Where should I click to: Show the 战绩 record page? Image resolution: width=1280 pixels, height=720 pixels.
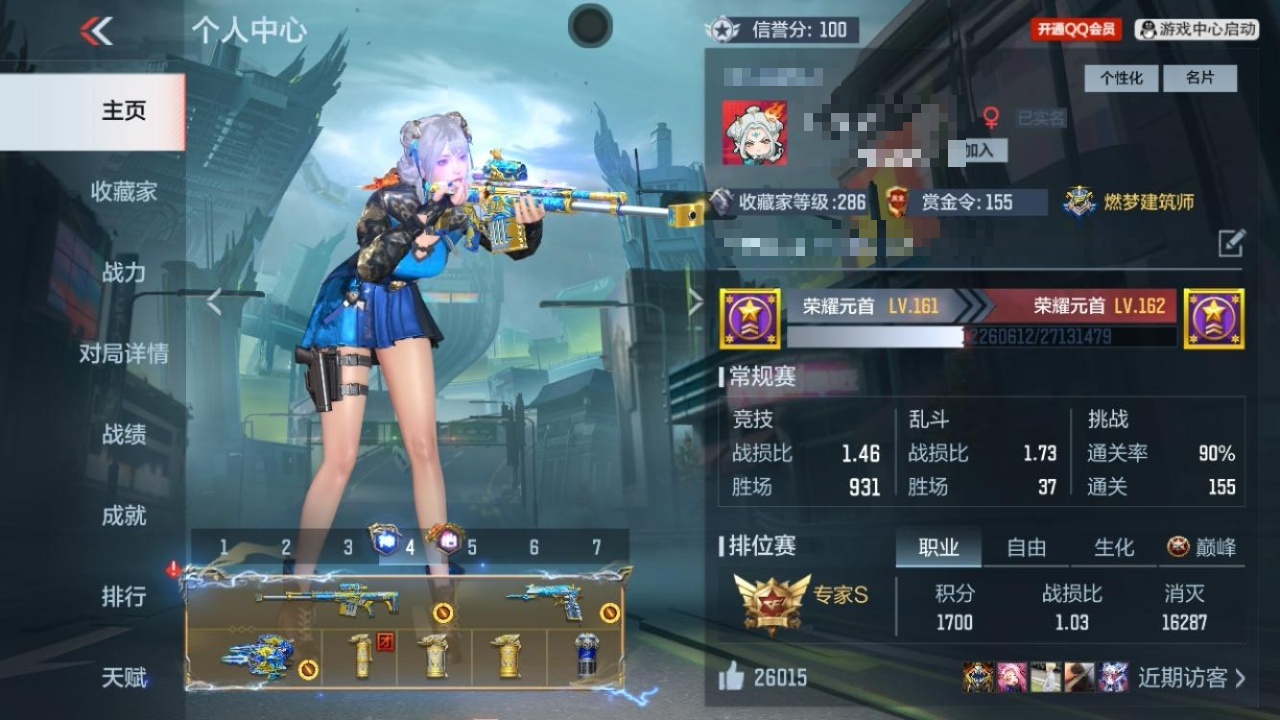pyautogui.click(x=124, y=434)
